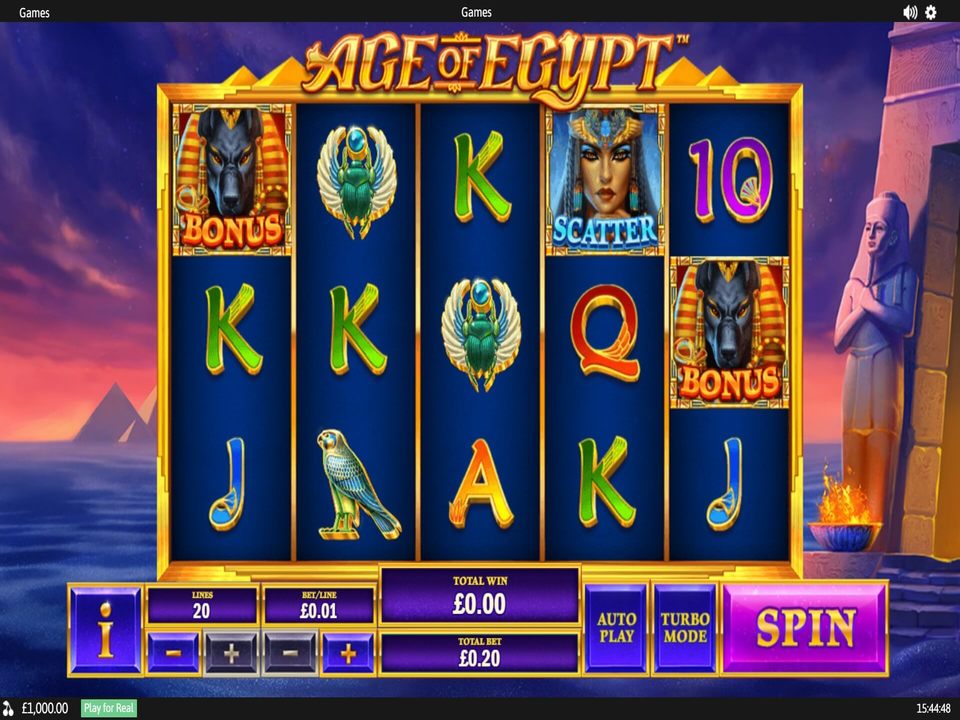The image size is (960, 720).
Task: Open the Games menu at top left
Action: tap(34, 12)
